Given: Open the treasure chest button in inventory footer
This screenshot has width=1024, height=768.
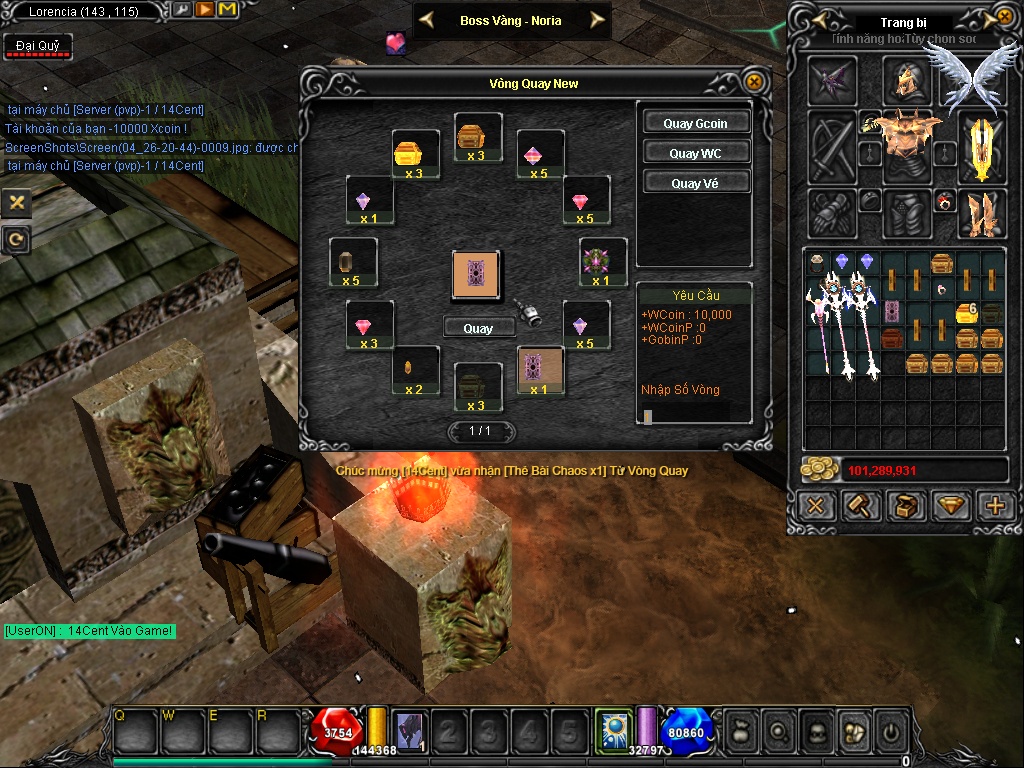Looking at the screenshot, I should pos(906,506).
